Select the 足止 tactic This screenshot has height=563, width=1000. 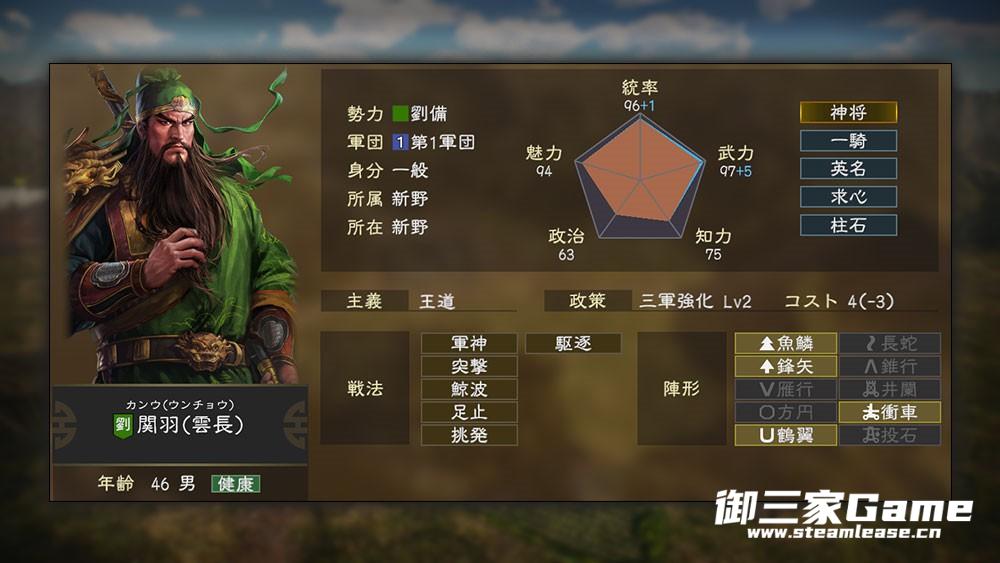pos(469,412)
